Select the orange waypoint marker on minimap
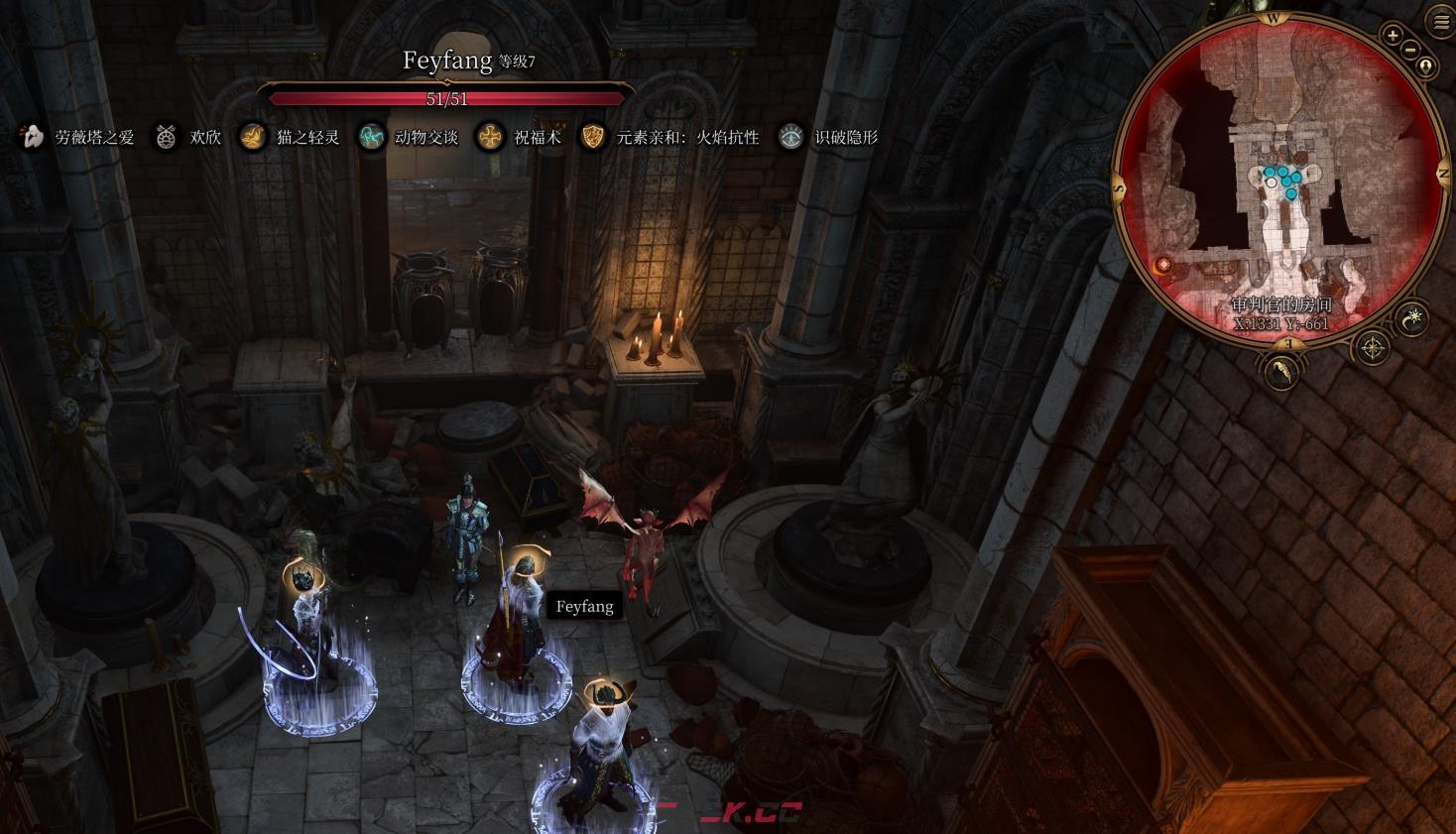Image resolution: width=1456 pixels, height=834 pixels. pyautogui.click(x=1164, y=265)
